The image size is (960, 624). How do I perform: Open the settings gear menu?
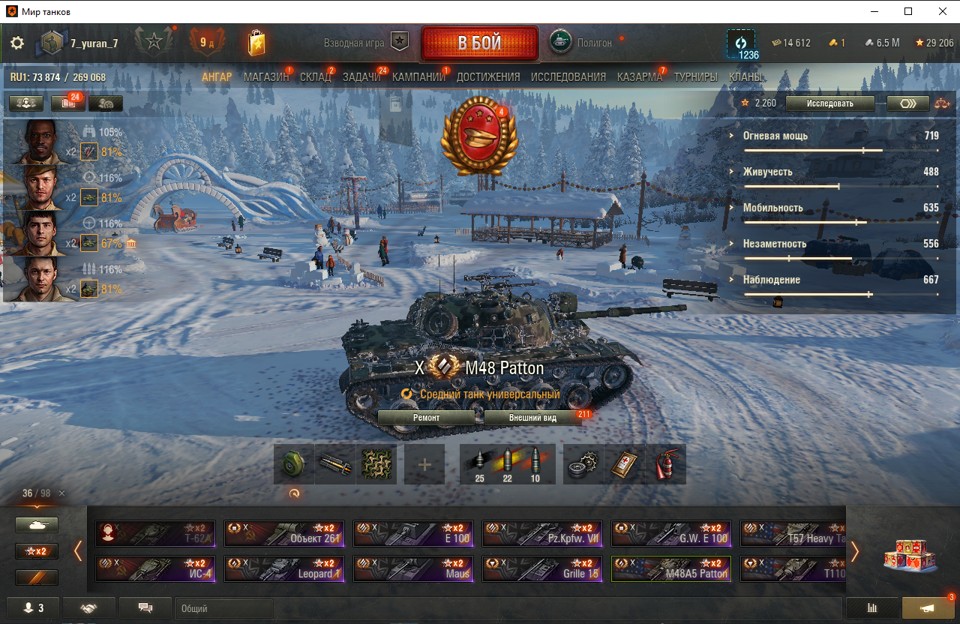pos(17,43)
